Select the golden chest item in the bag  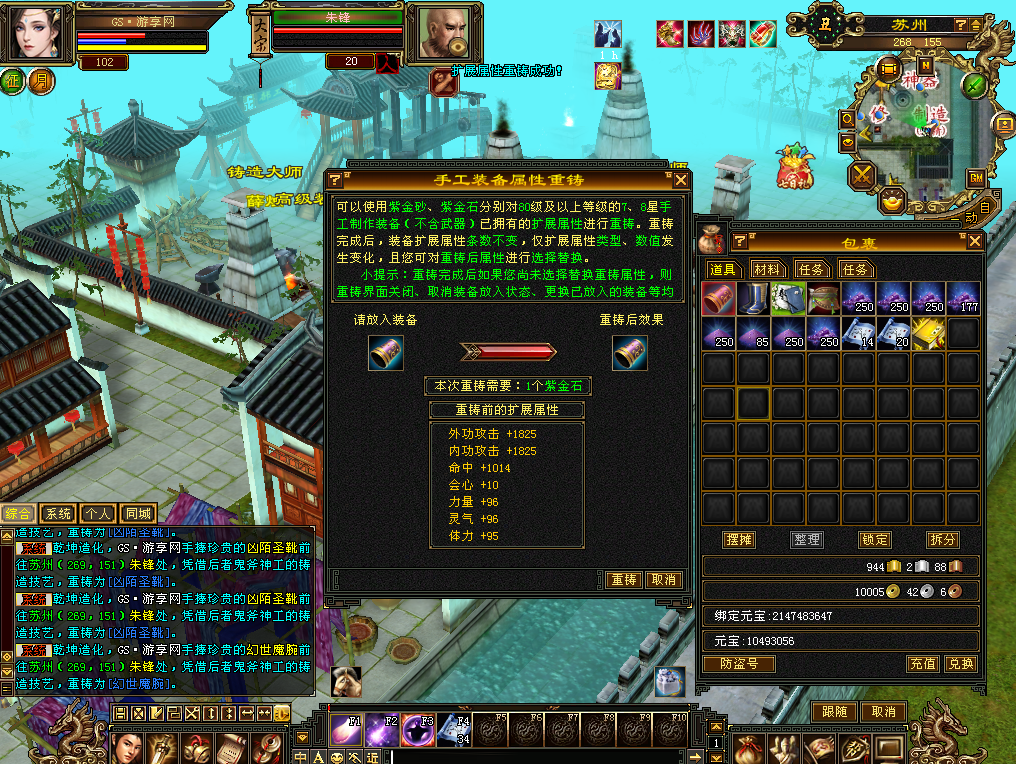[x=928, y=334]
